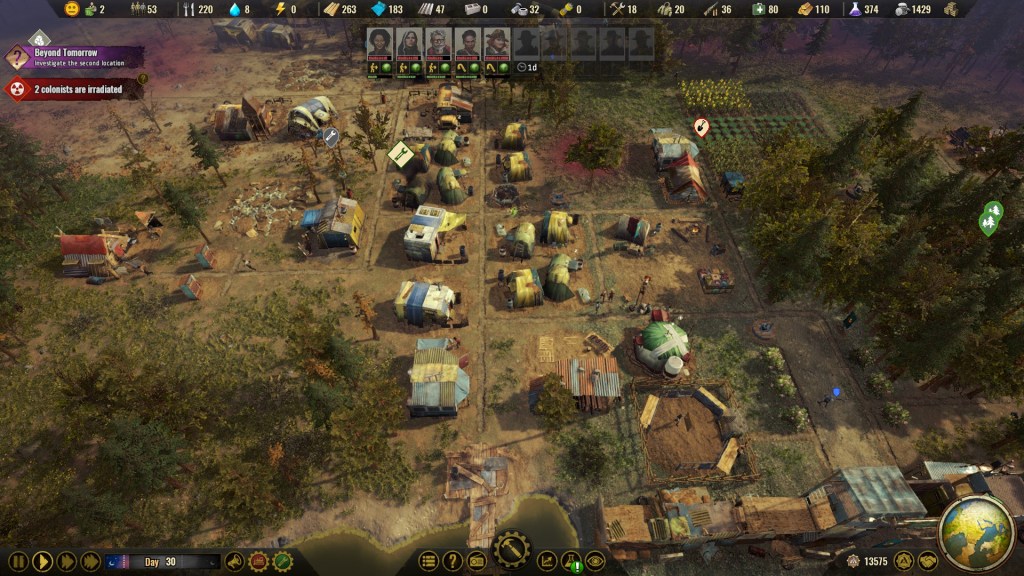The height and width of the screenshot is (576, 1024).
Task: Open the red gear production button
Action: [259, 561]
